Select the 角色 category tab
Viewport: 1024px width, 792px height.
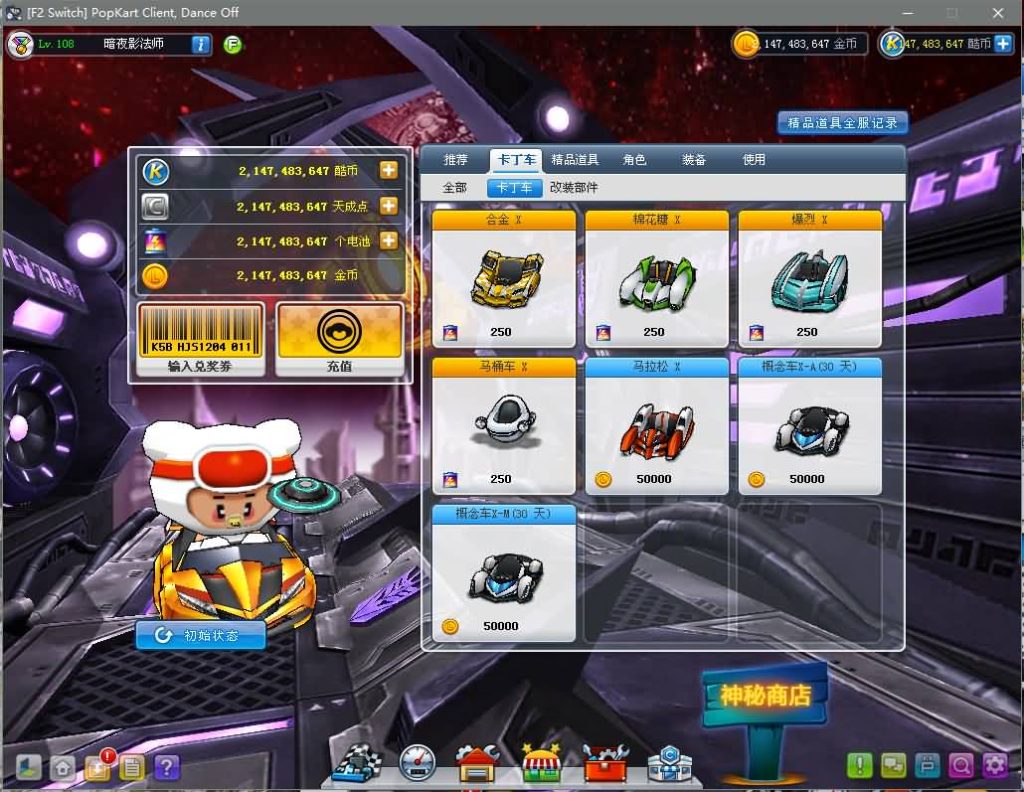point(634,160)
